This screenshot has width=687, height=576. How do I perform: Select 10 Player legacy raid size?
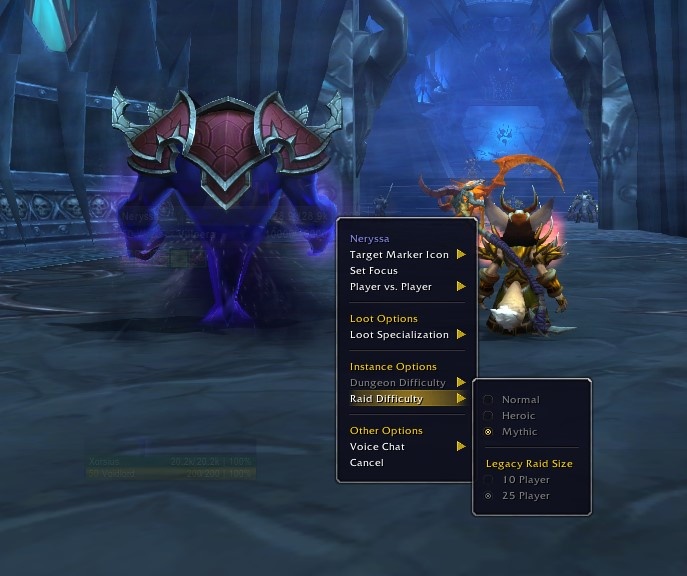click(525, 480)
